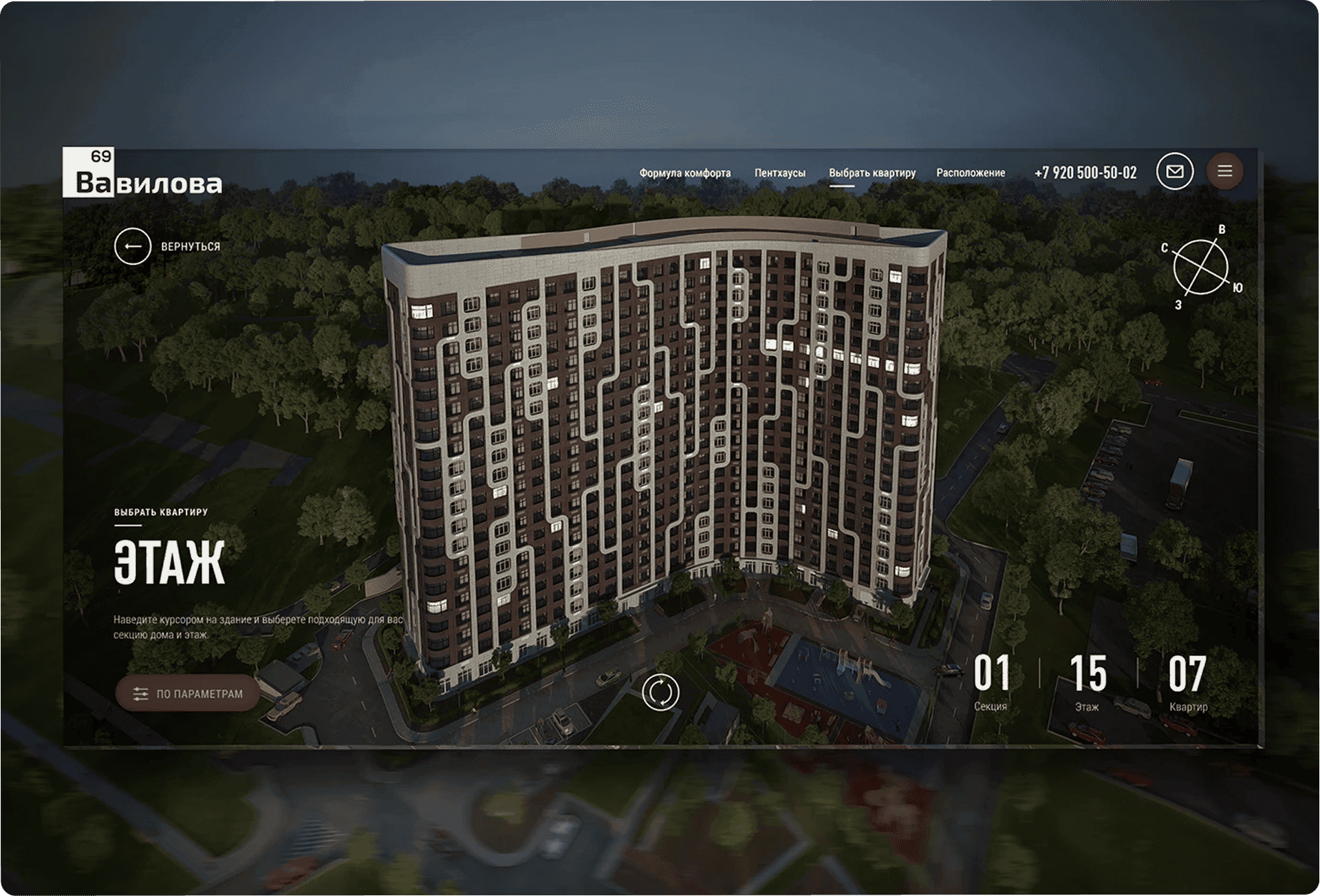This screenshot has width=1320, height=896.
Task: Go back with the Вернуться arrow
Action: pos(133,246)
